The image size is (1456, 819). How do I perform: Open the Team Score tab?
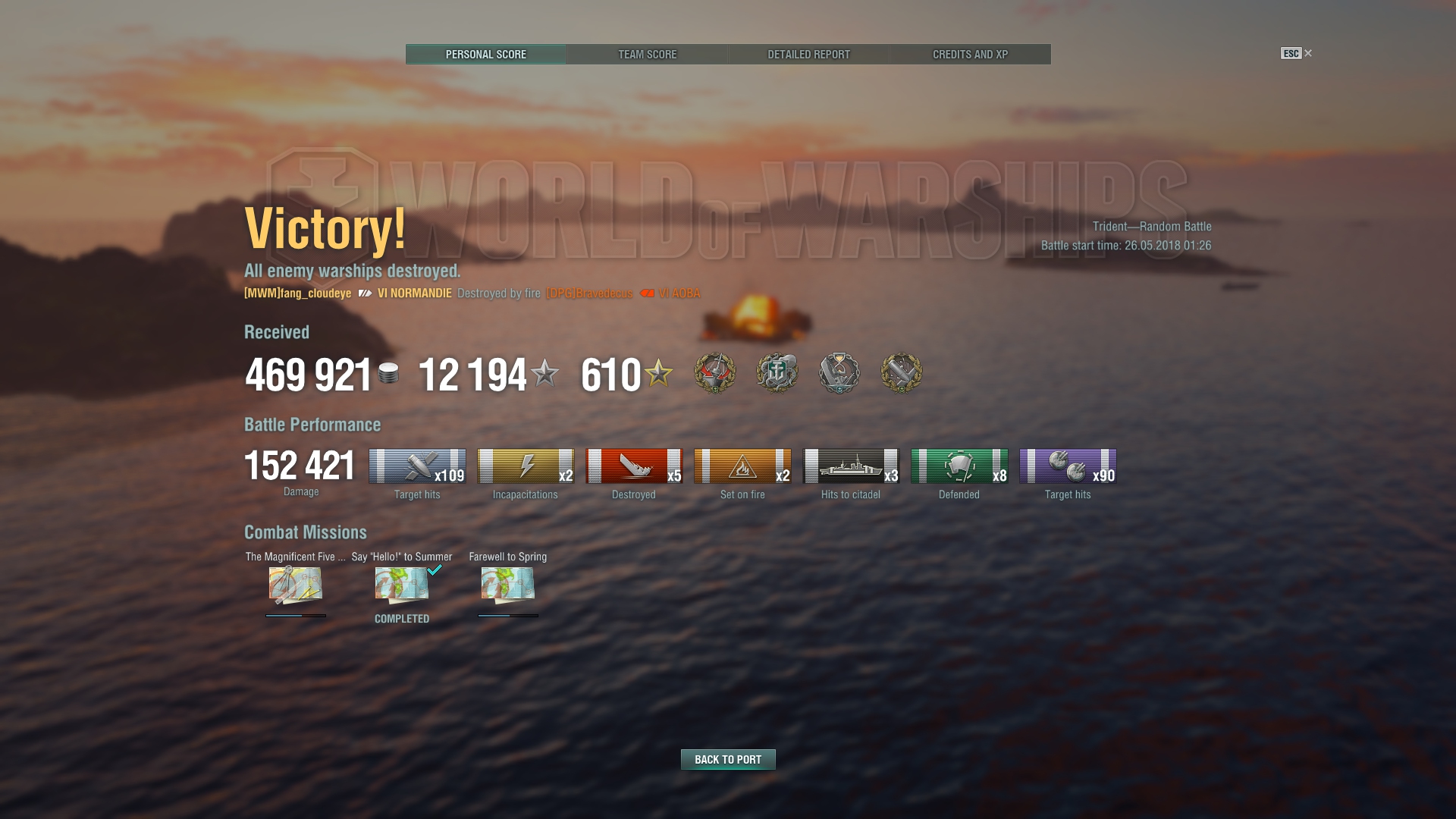(647, 55)
